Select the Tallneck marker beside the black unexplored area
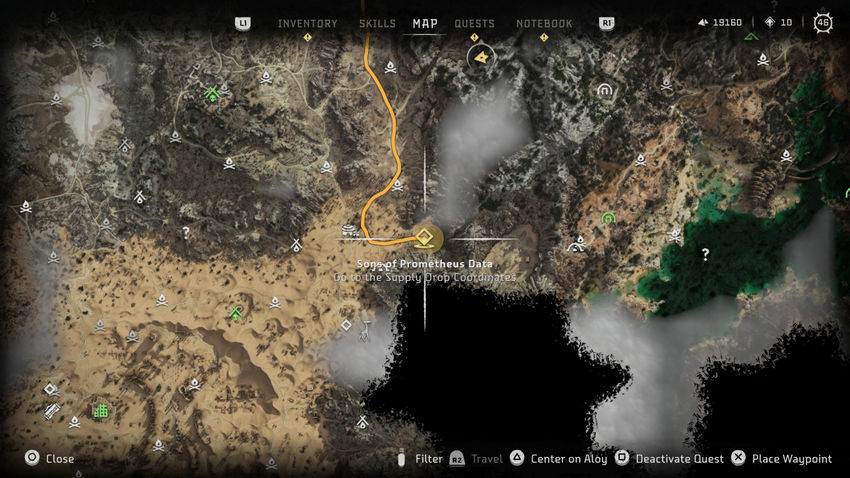This screenshot has height=478, width=850. [367, 332]
